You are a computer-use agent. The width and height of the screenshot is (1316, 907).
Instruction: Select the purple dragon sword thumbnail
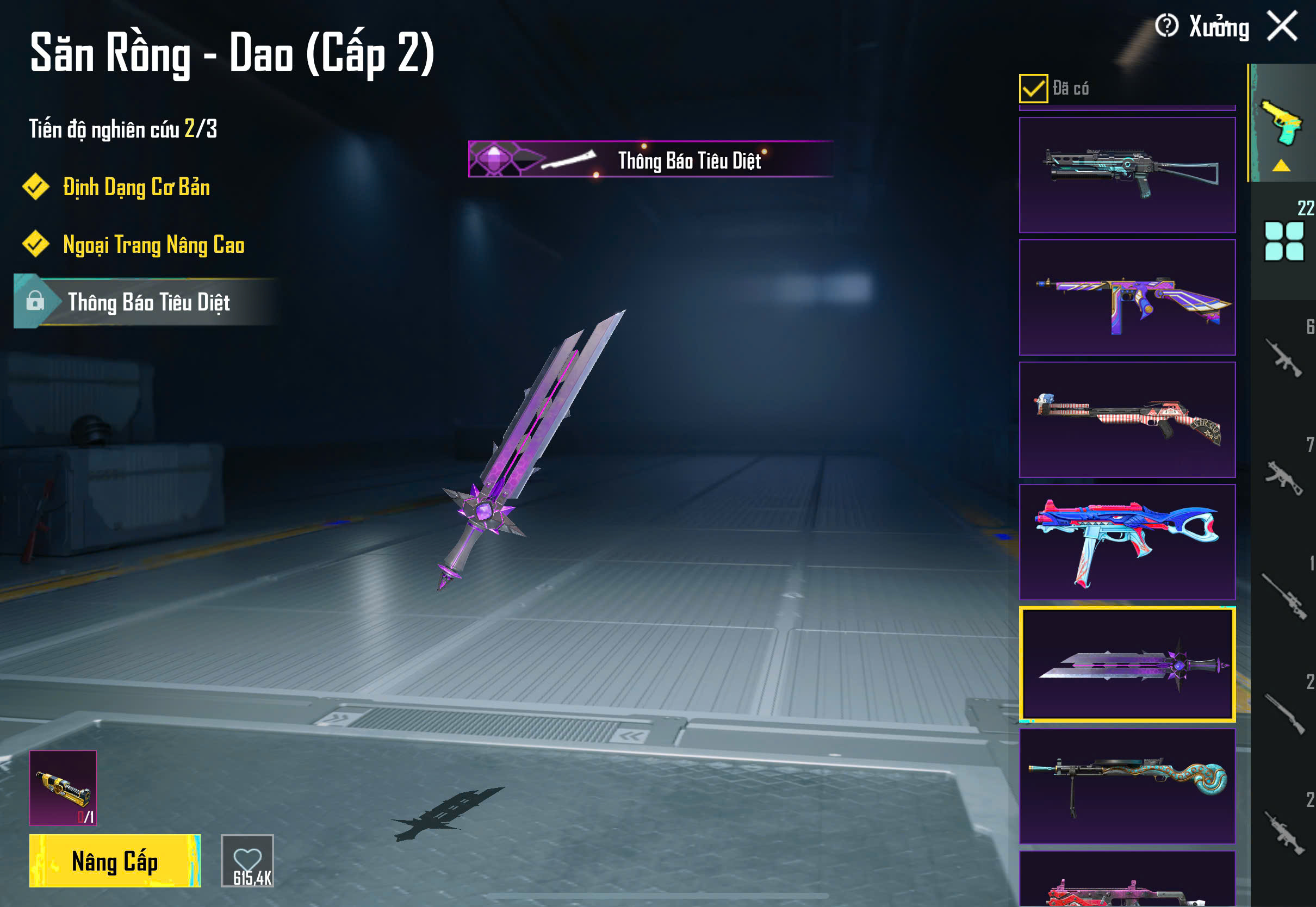point(1127,664)
